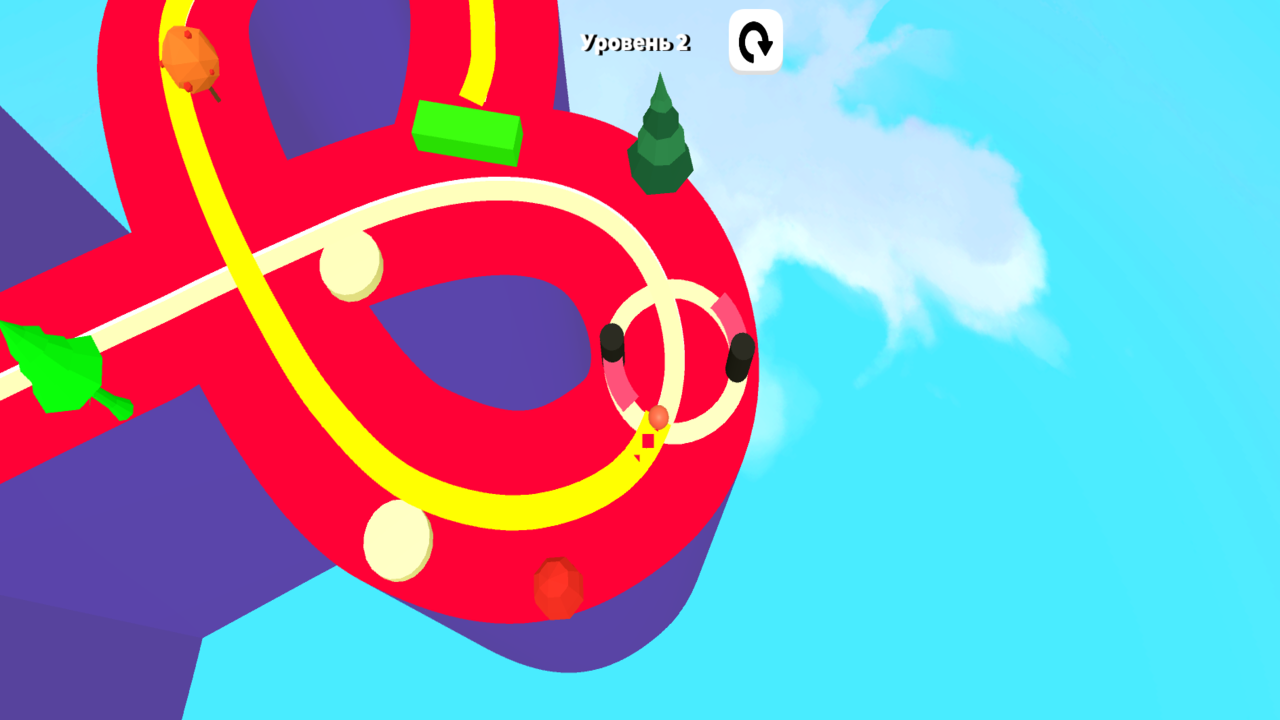
Task: Click the green rectangular block obstacle
Action: coord(467,131)
